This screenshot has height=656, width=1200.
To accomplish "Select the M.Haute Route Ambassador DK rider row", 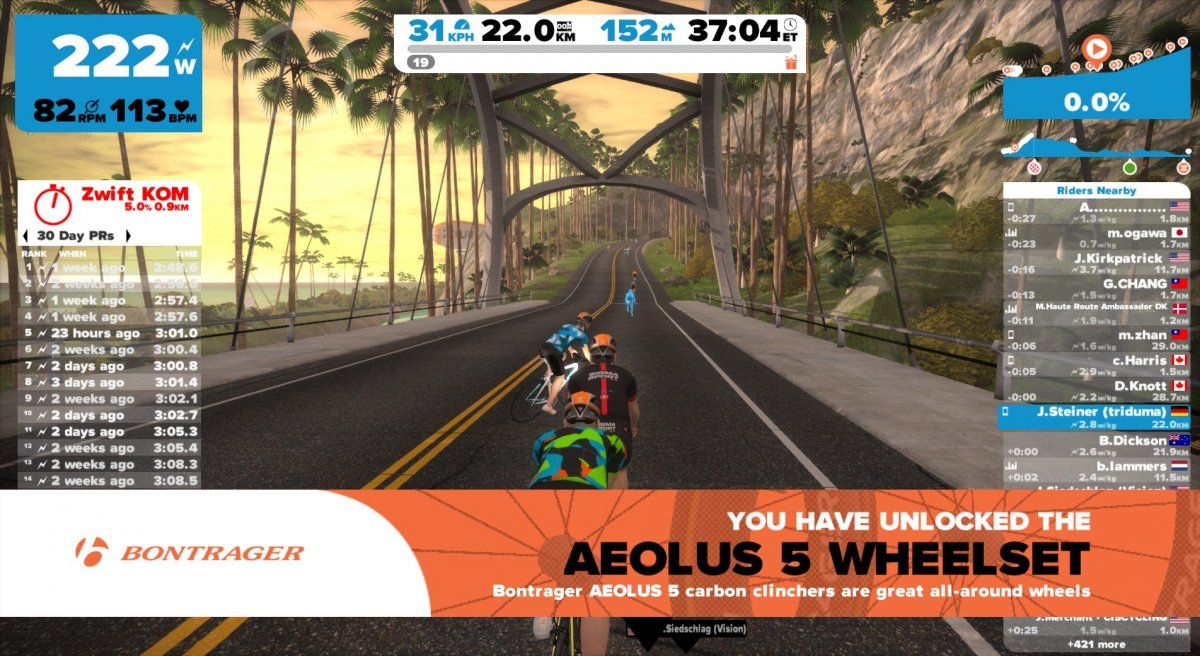I will coord(1098,312).
